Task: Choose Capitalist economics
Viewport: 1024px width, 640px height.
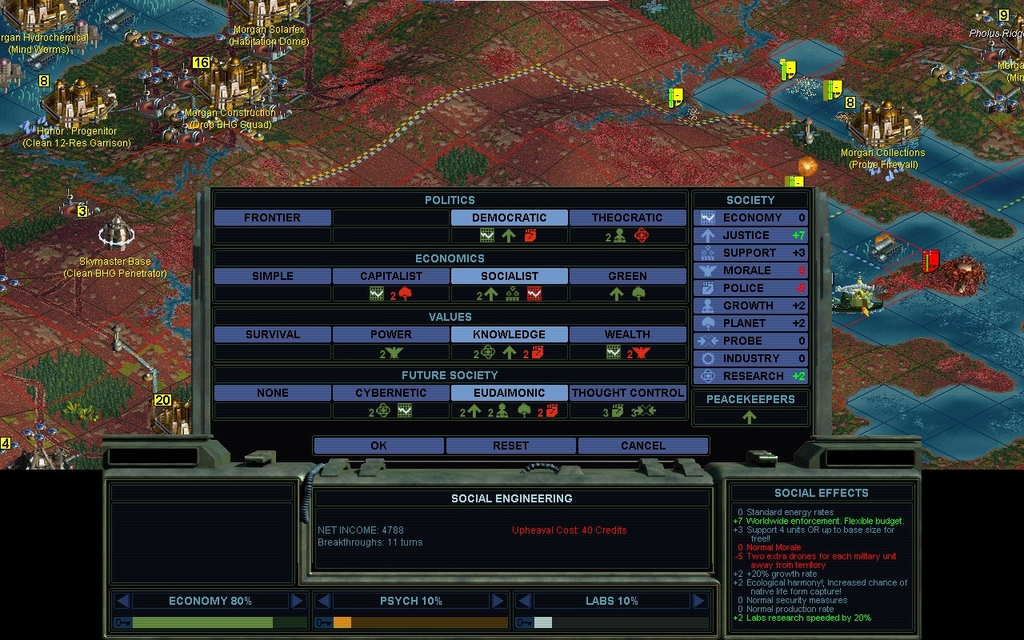Action: [391, 276]
